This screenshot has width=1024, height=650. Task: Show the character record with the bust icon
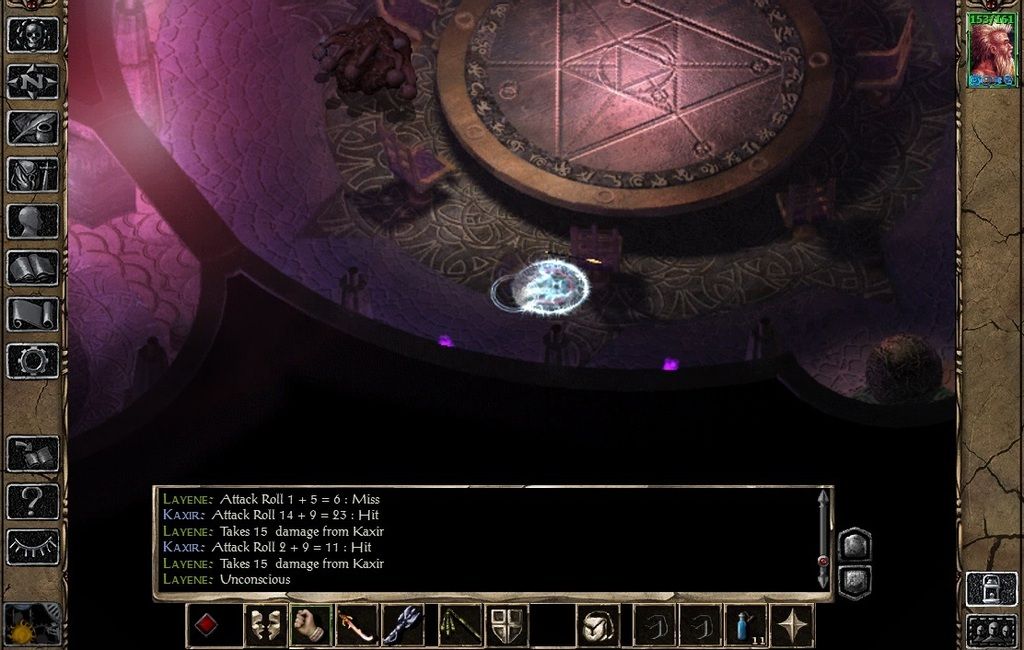point(33,221)
